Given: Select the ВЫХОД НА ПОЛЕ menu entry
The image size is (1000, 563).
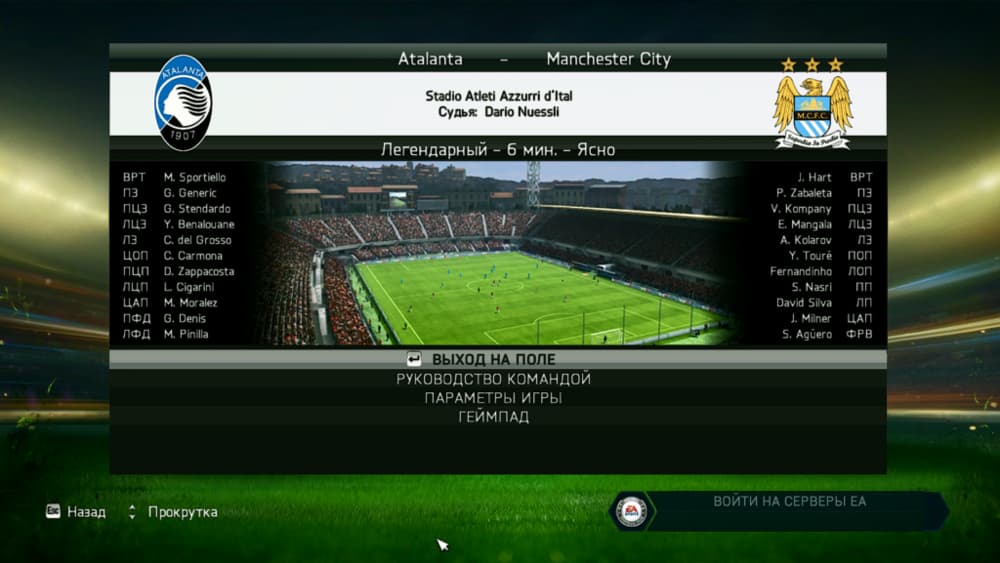Looking at the screenshot, I should (x=494, y=359).
